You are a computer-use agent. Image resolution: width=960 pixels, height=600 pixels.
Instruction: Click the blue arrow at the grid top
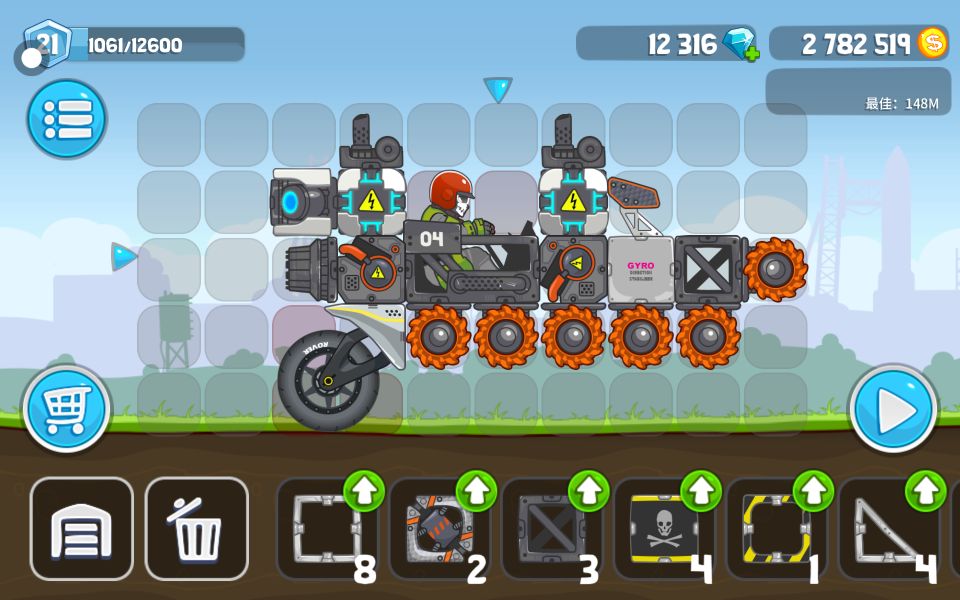point(498,89)
